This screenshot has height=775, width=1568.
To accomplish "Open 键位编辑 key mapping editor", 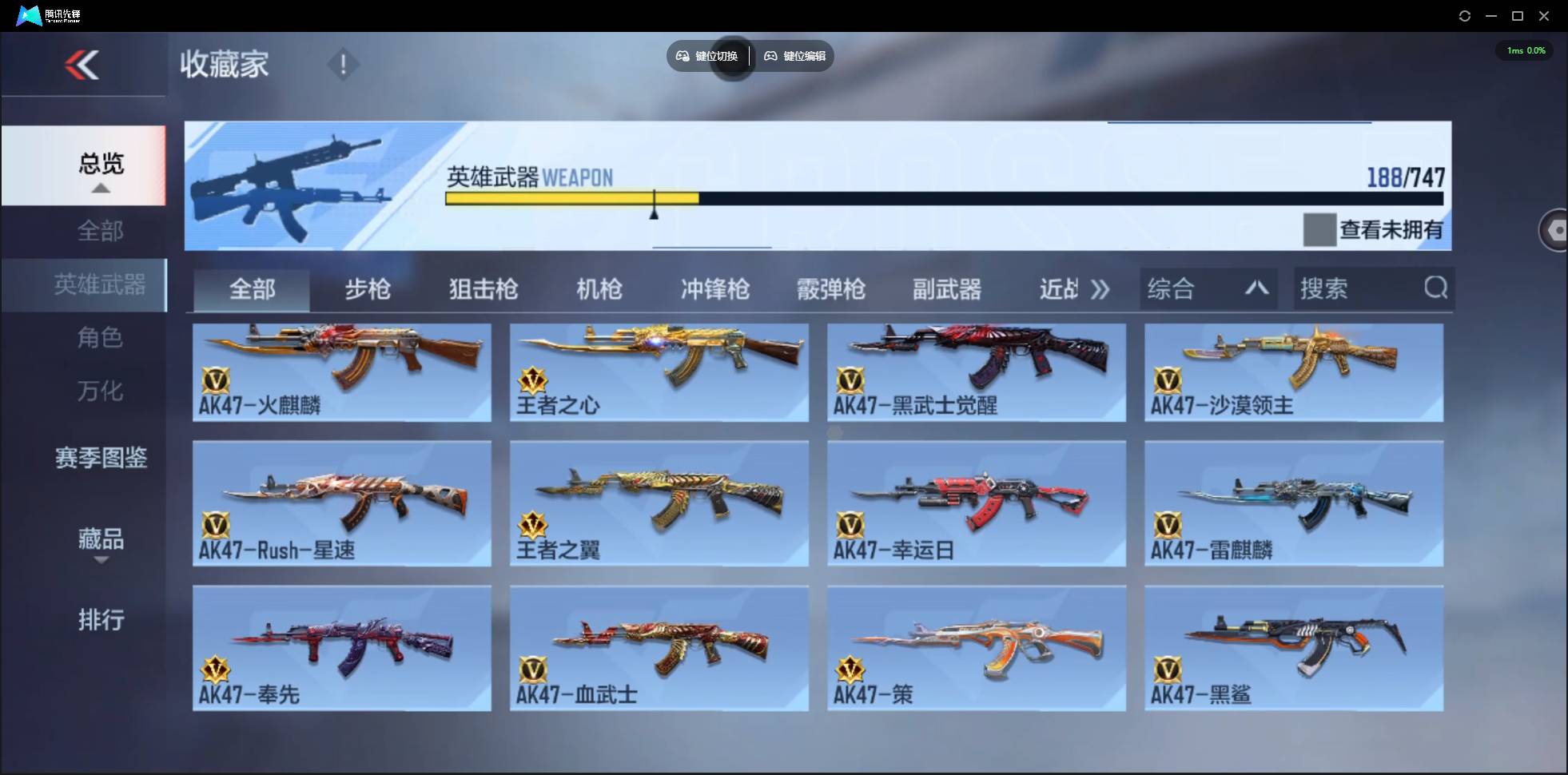I will (794, 56).
